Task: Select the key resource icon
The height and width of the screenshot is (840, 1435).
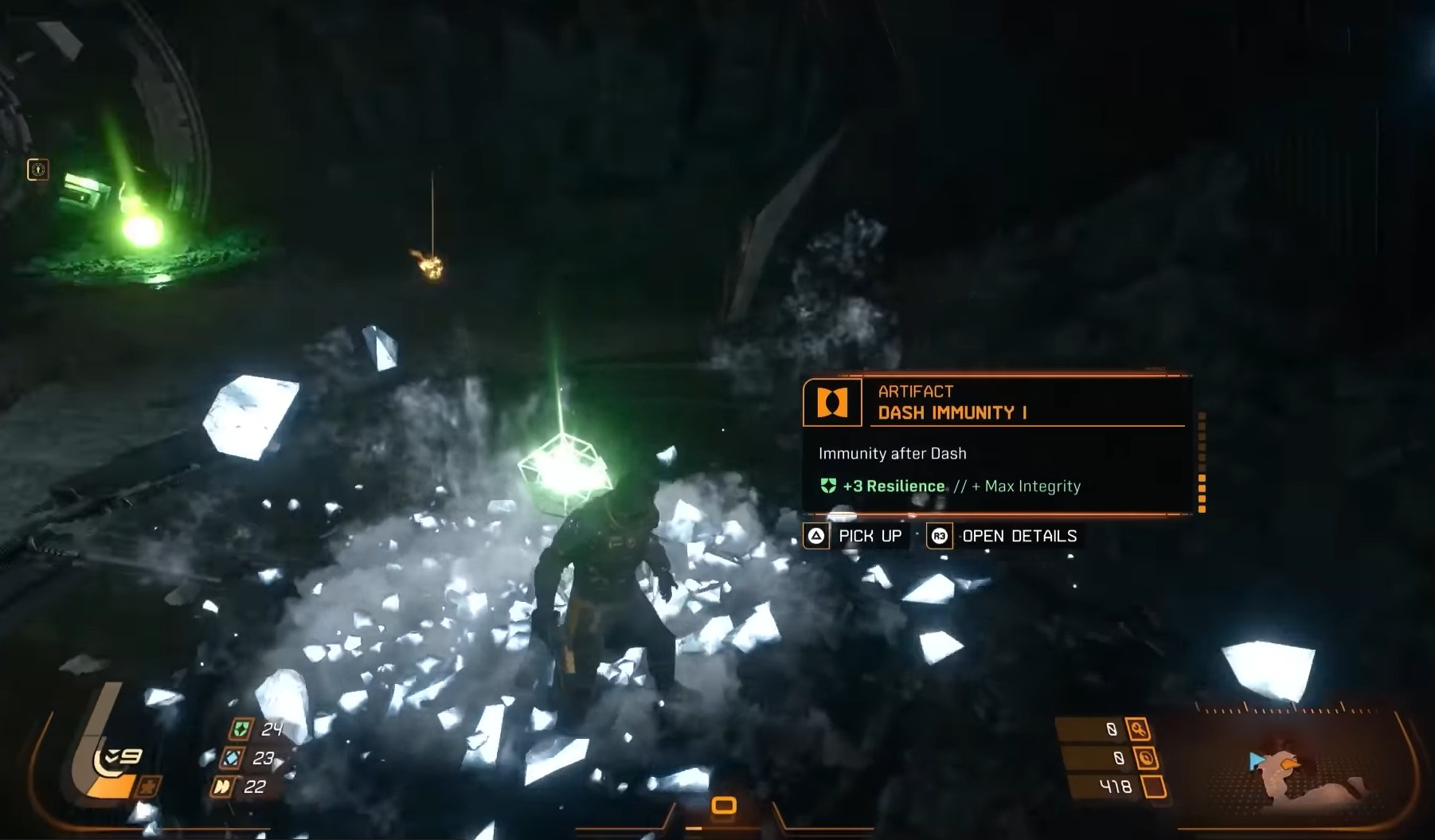Action: click(x=1138, y=729)
